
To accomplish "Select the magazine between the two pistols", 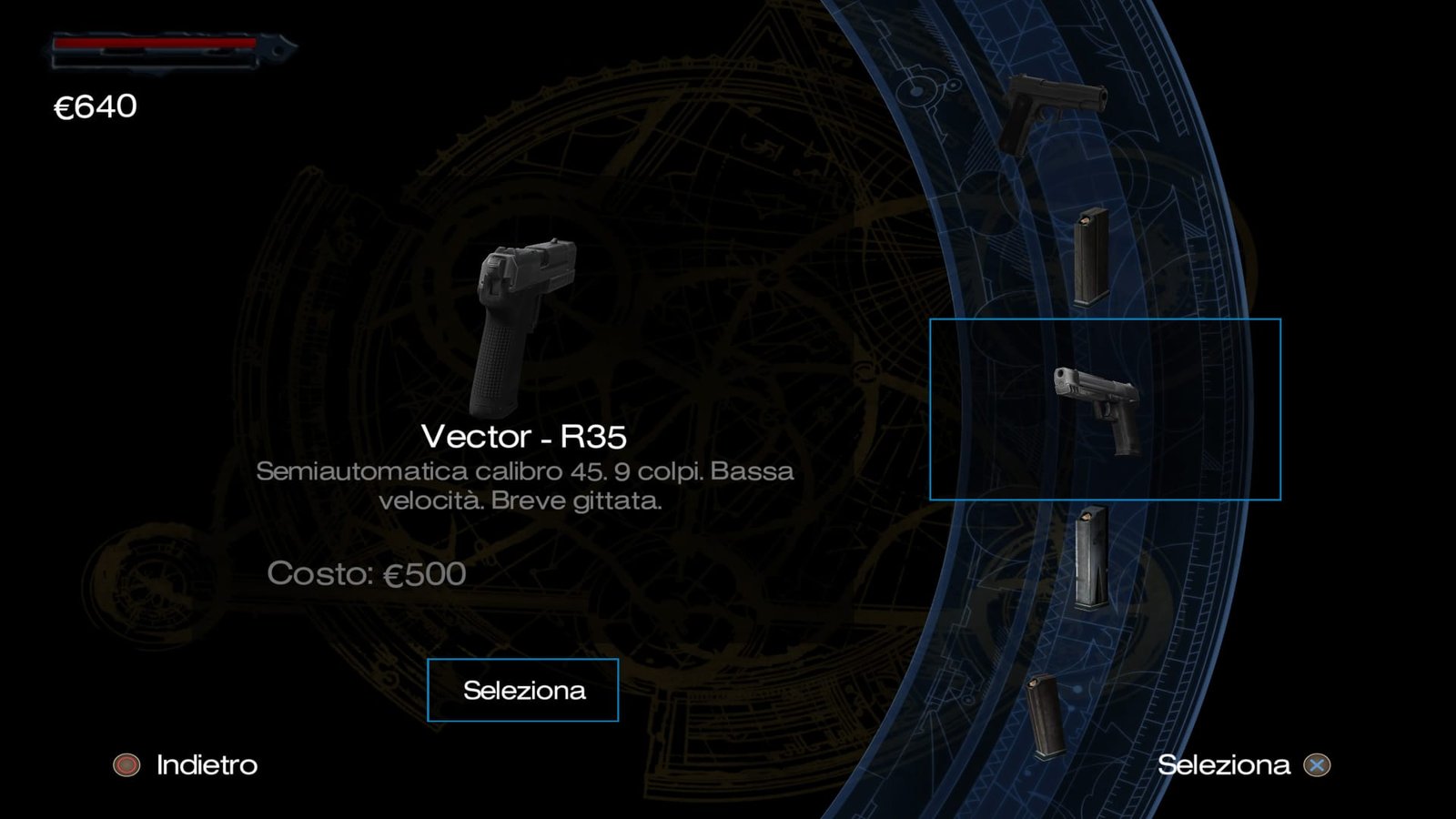I will [x=1090, y=256].
